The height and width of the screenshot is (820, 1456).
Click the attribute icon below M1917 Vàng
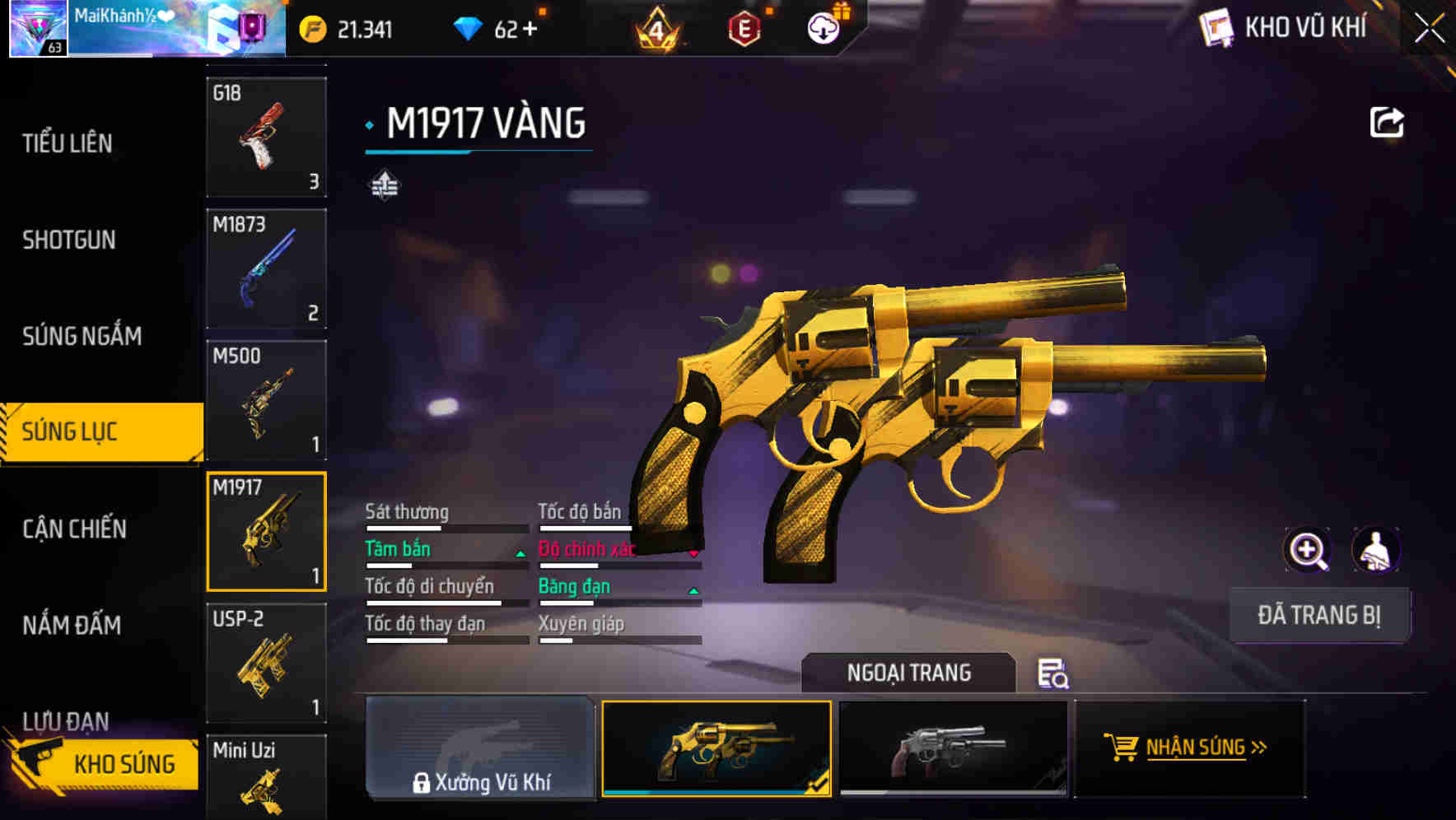[385, 184]
